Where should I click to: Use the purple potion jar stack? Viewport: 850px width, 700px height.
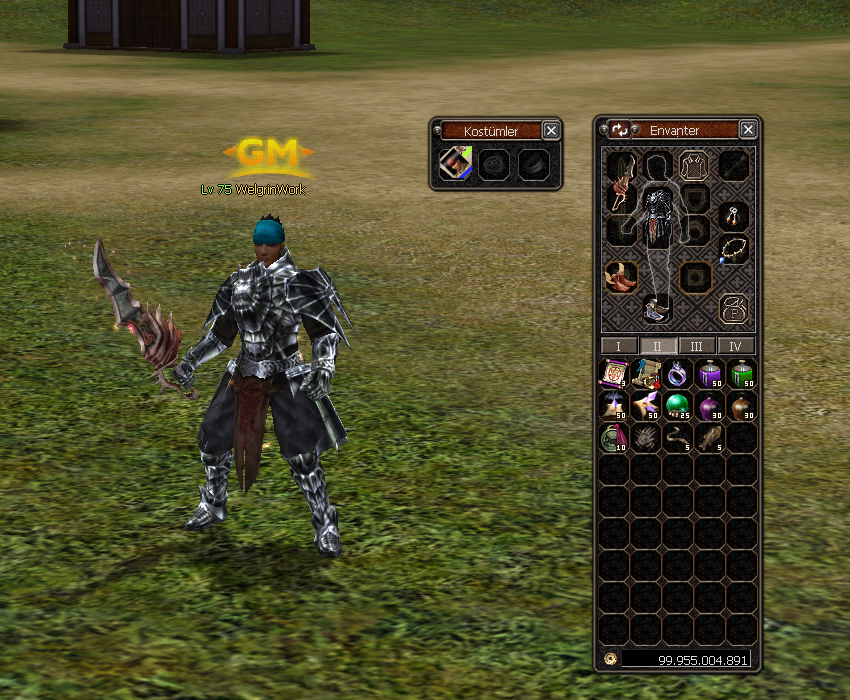(x=708, y=374)
